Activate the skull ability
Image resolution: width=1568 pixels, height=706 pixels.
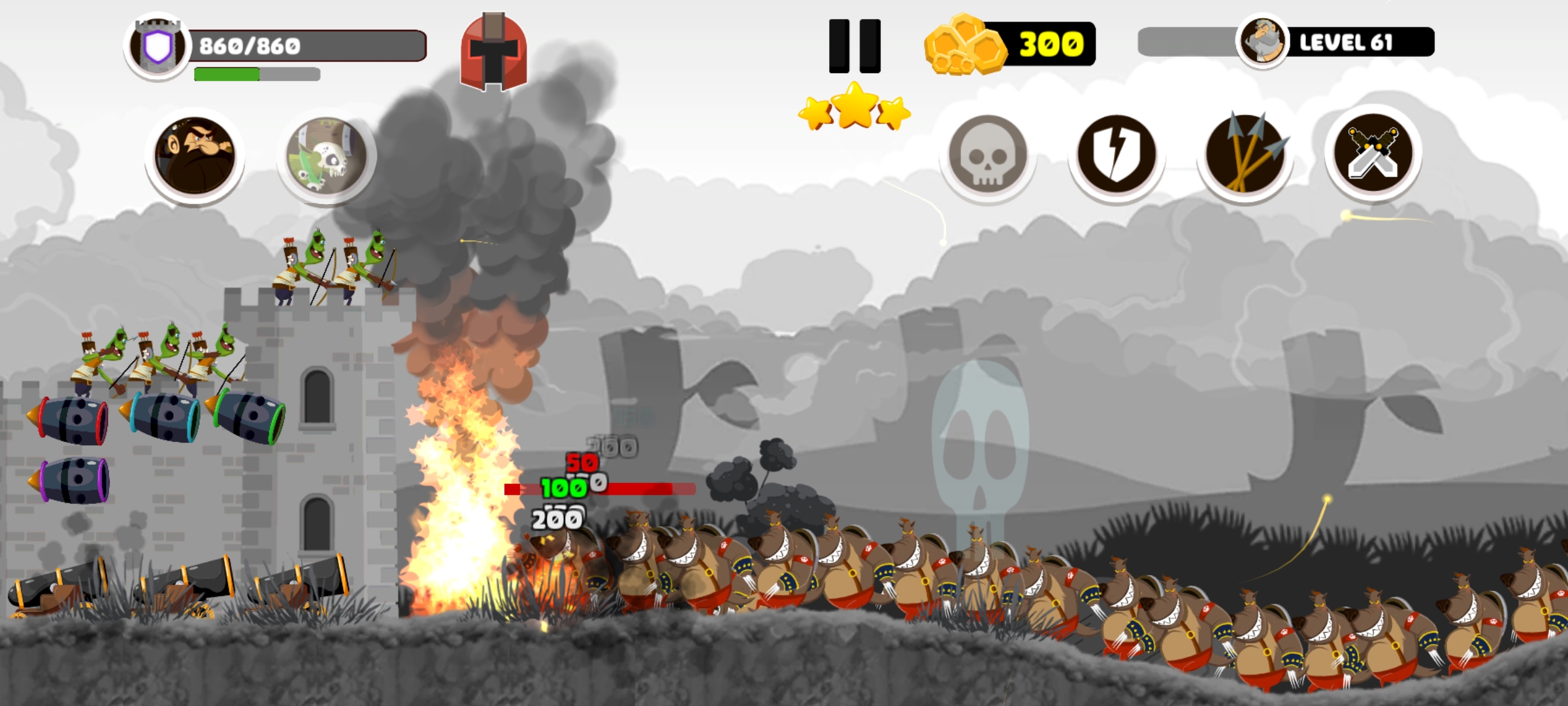(987, 155)
